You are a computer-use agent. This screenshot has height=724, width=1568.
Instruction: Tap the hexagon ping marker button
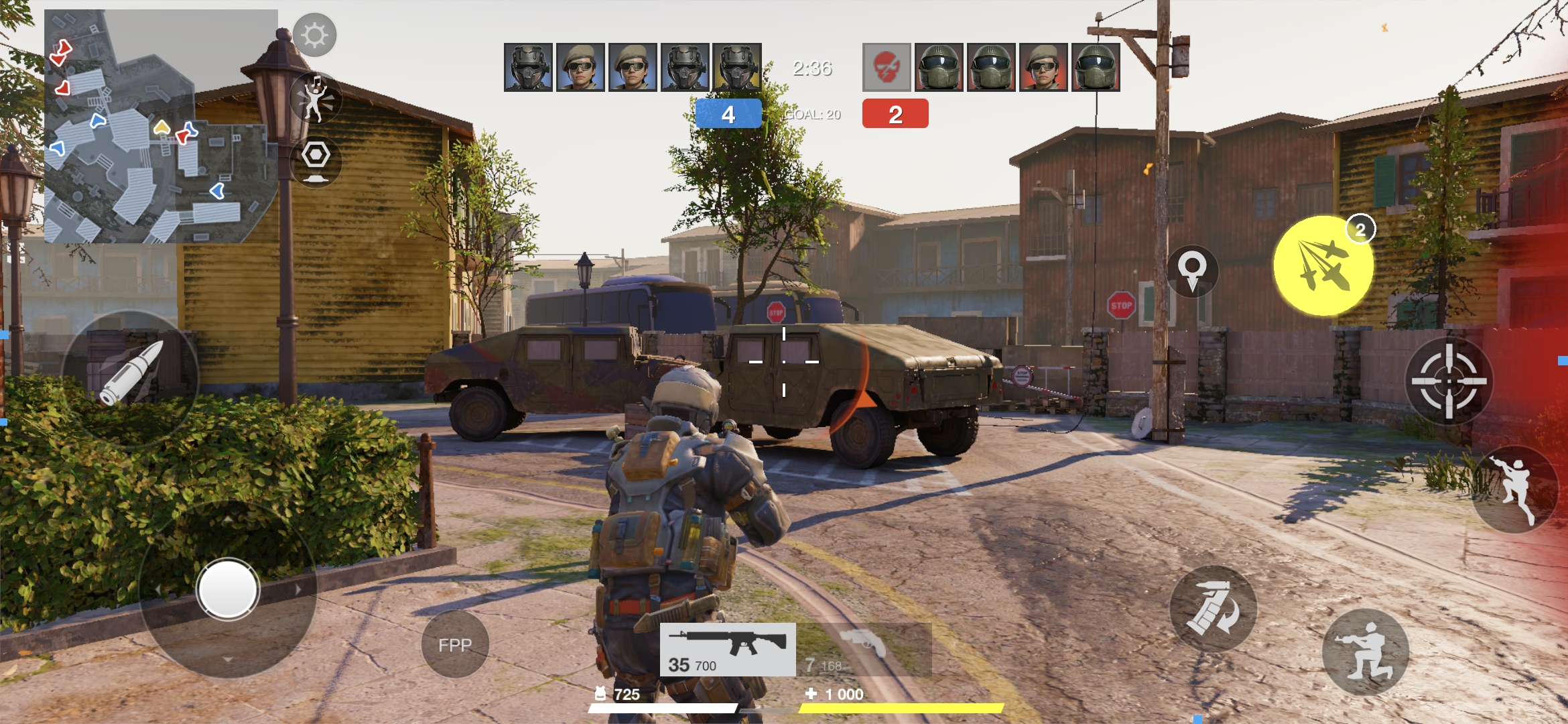pyautogui.click(x=316, y=160)
